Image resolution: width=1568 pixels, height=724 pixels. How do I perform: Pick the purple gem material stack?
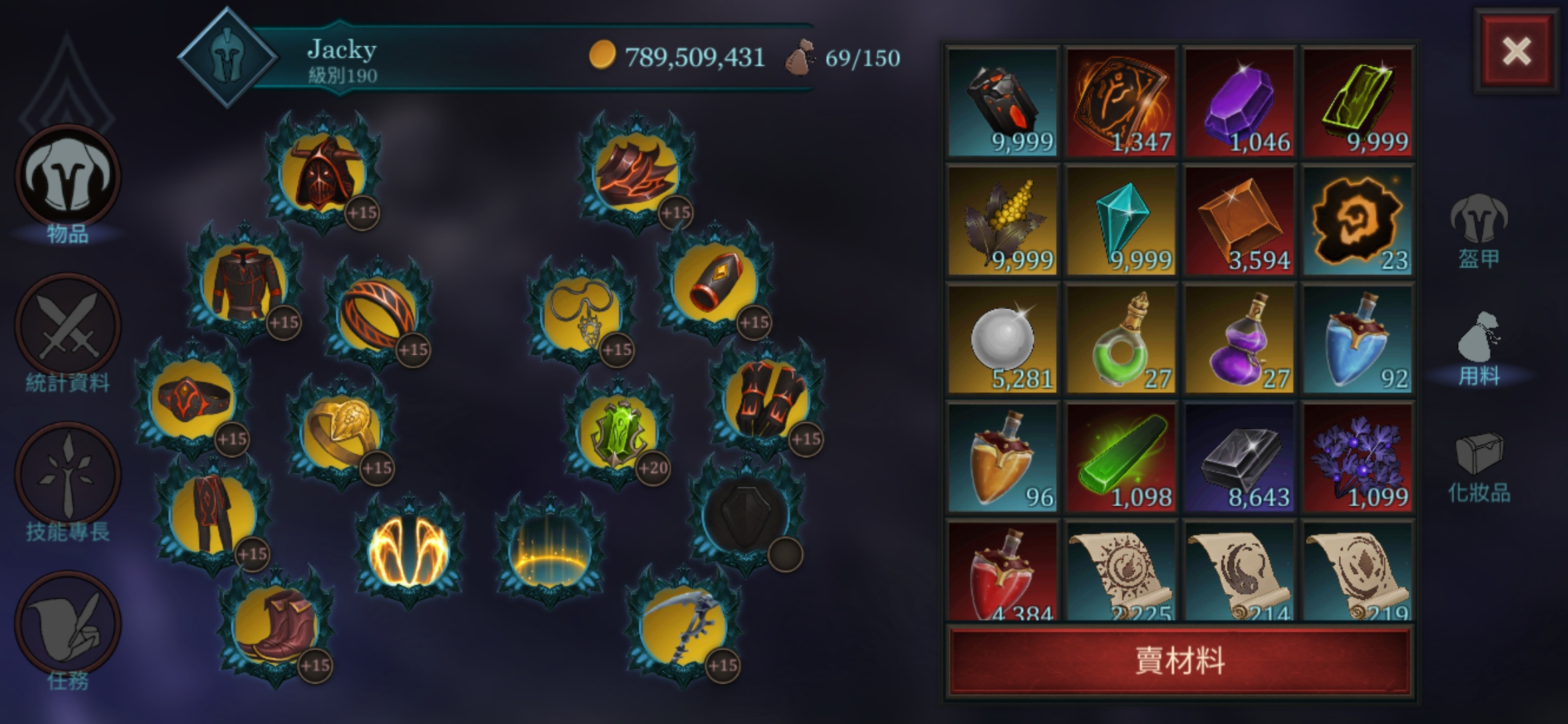pos(1239,103)
